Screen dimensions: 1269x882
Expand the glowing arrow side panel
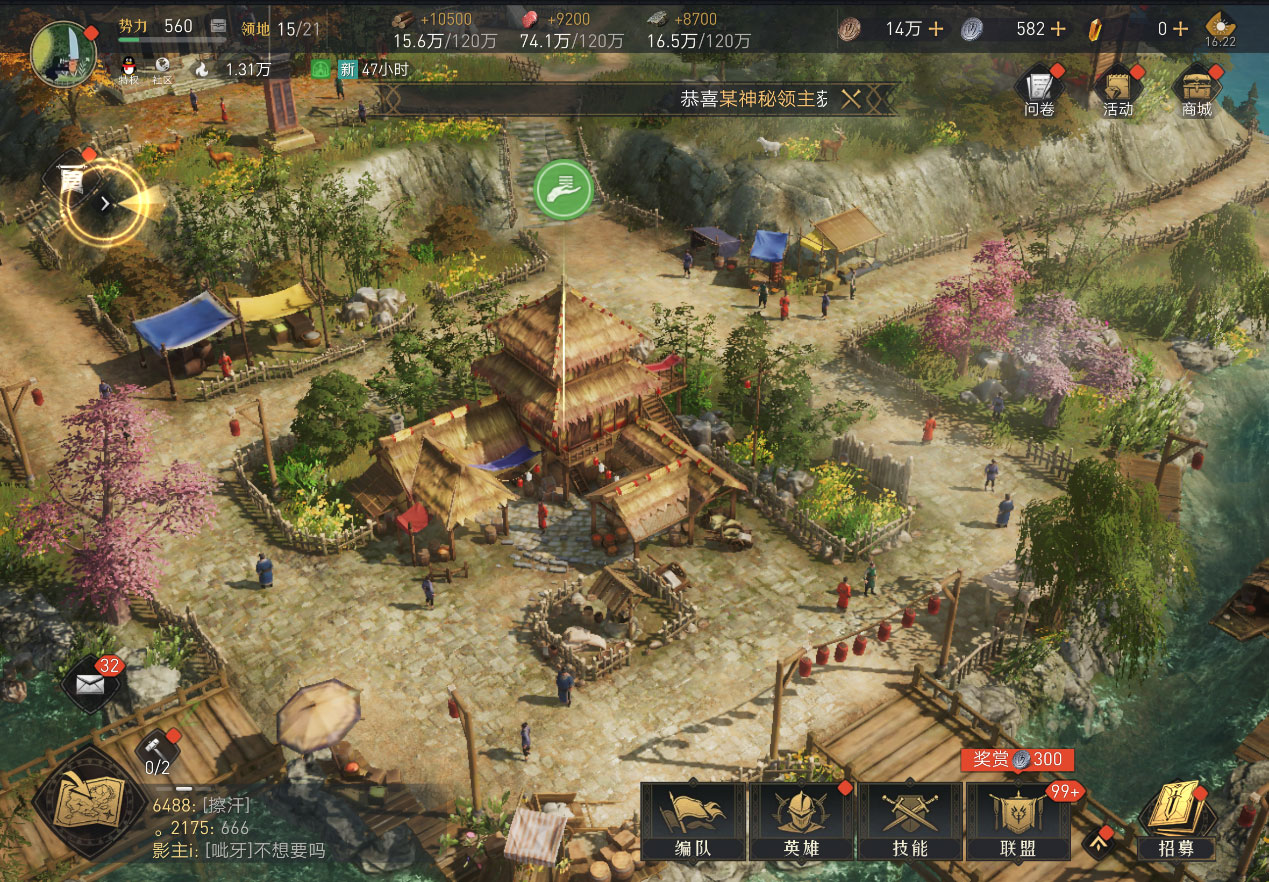[105, 203]
